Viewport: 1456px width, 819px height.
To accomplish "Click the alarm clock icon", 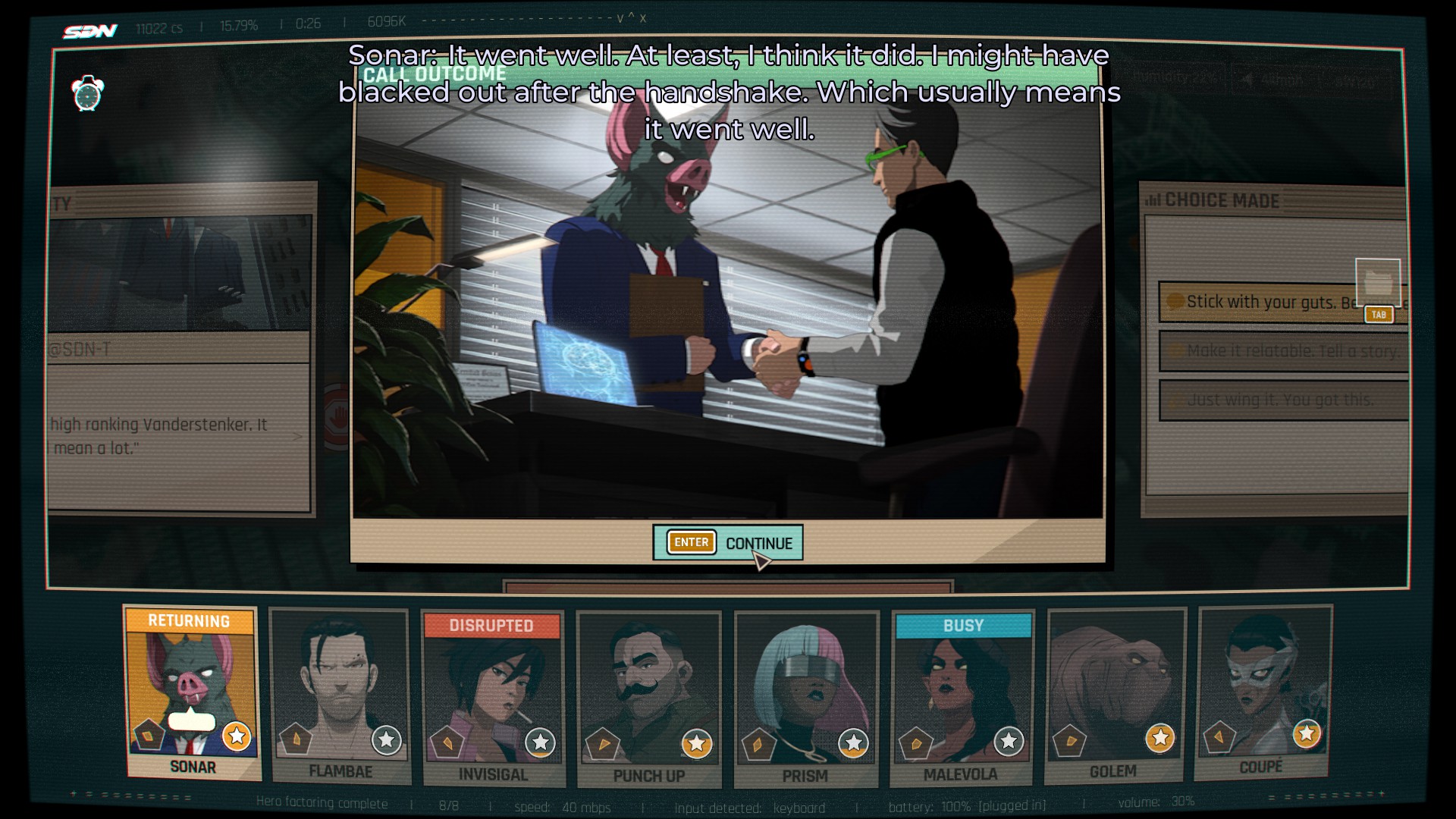I will click(87, 94).
